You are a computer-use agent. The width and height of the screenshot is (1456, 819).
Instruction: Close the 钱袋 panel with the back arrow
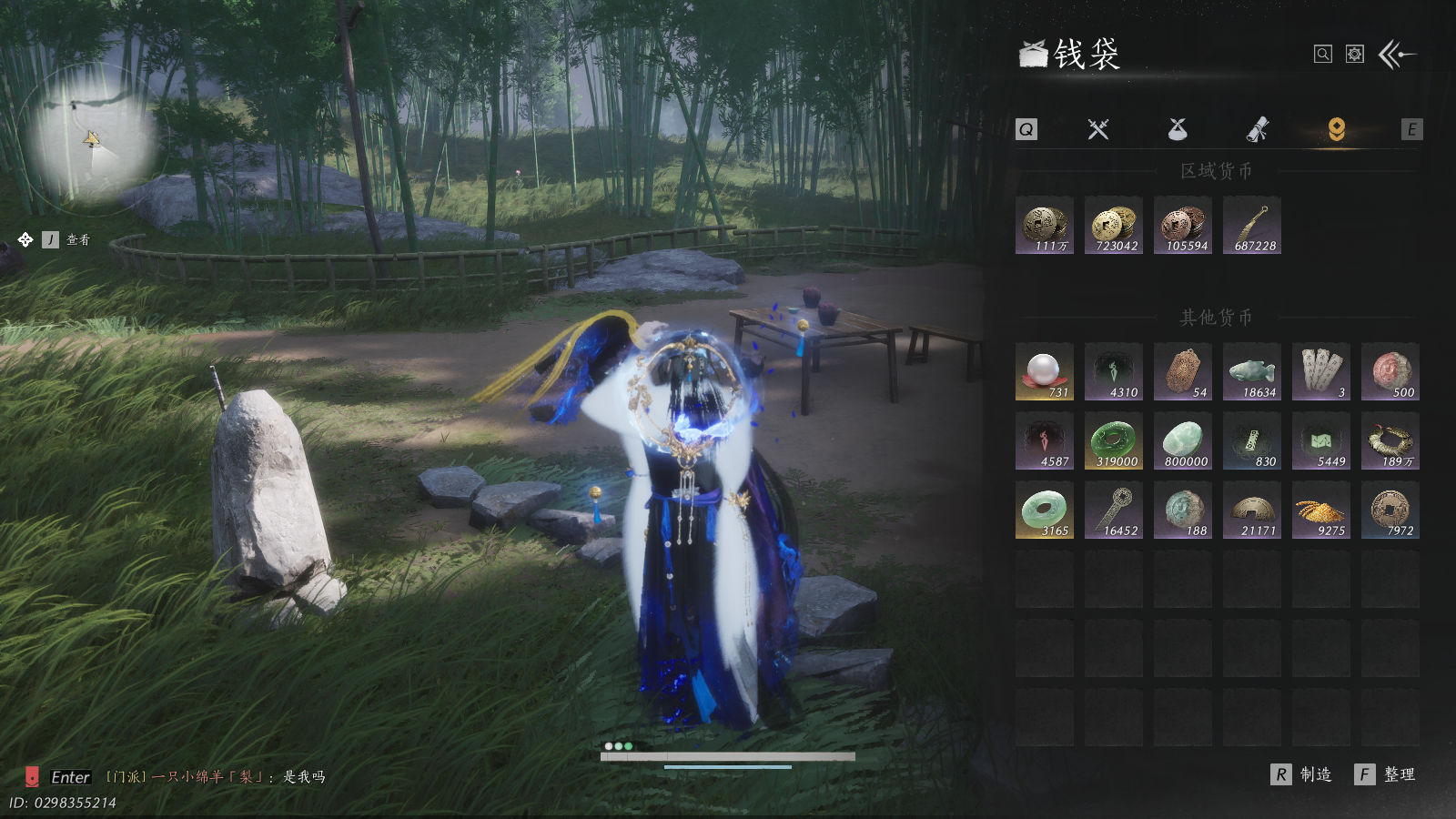click(1397, 55)
